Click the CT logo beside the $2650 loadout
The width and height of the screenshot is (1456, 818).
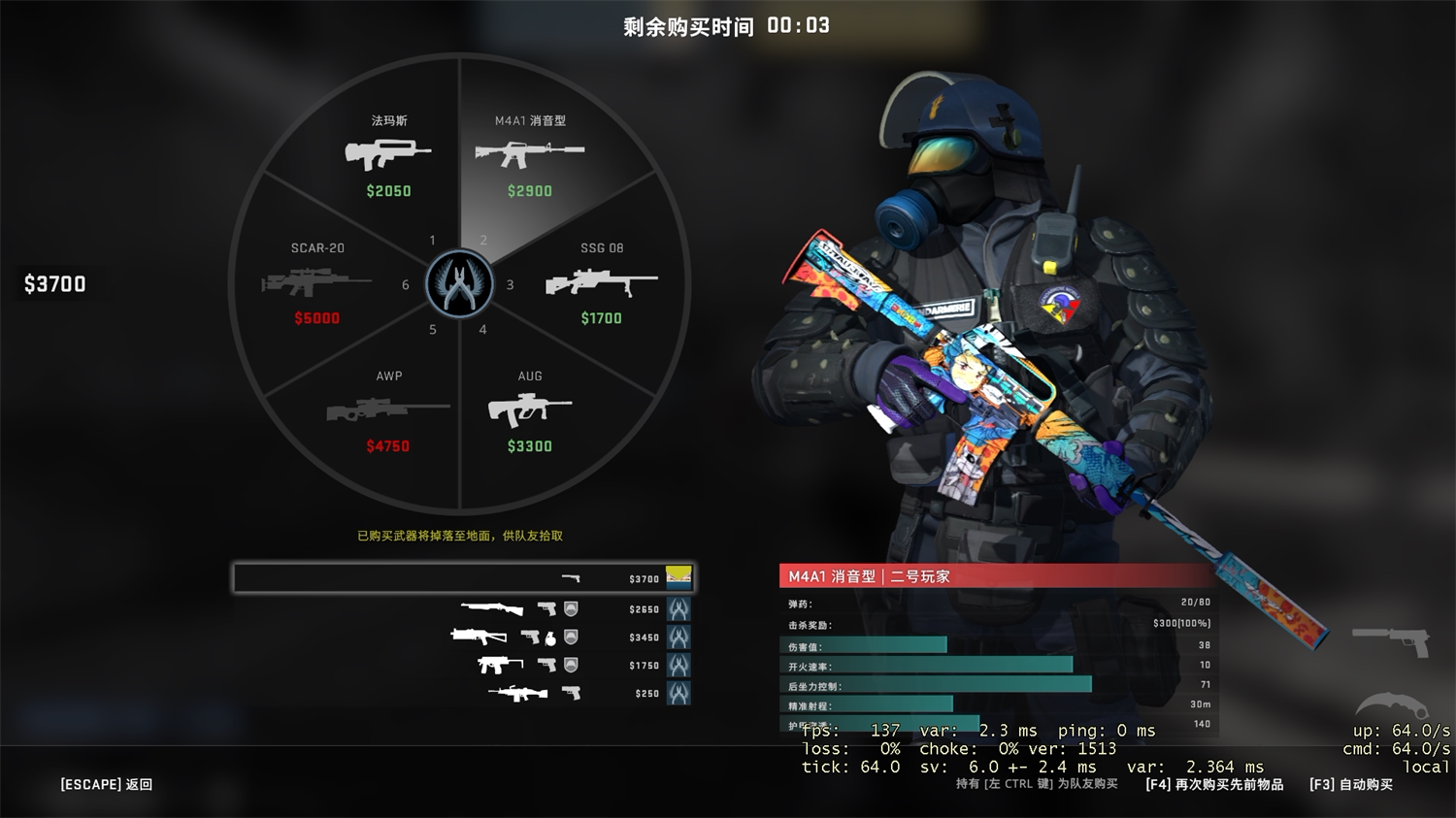(x=679, y=609)
